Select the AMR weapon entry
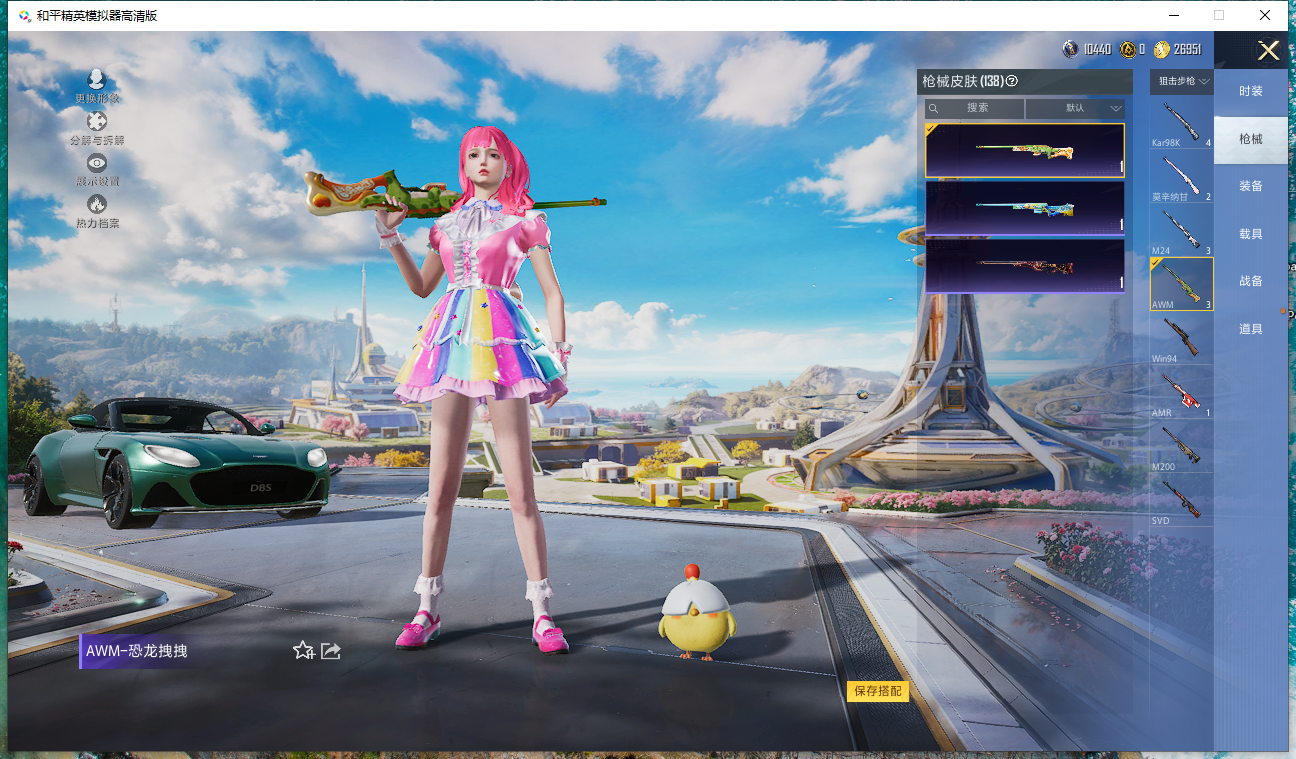1296x759 pixels. click(x=1181, y=393)
